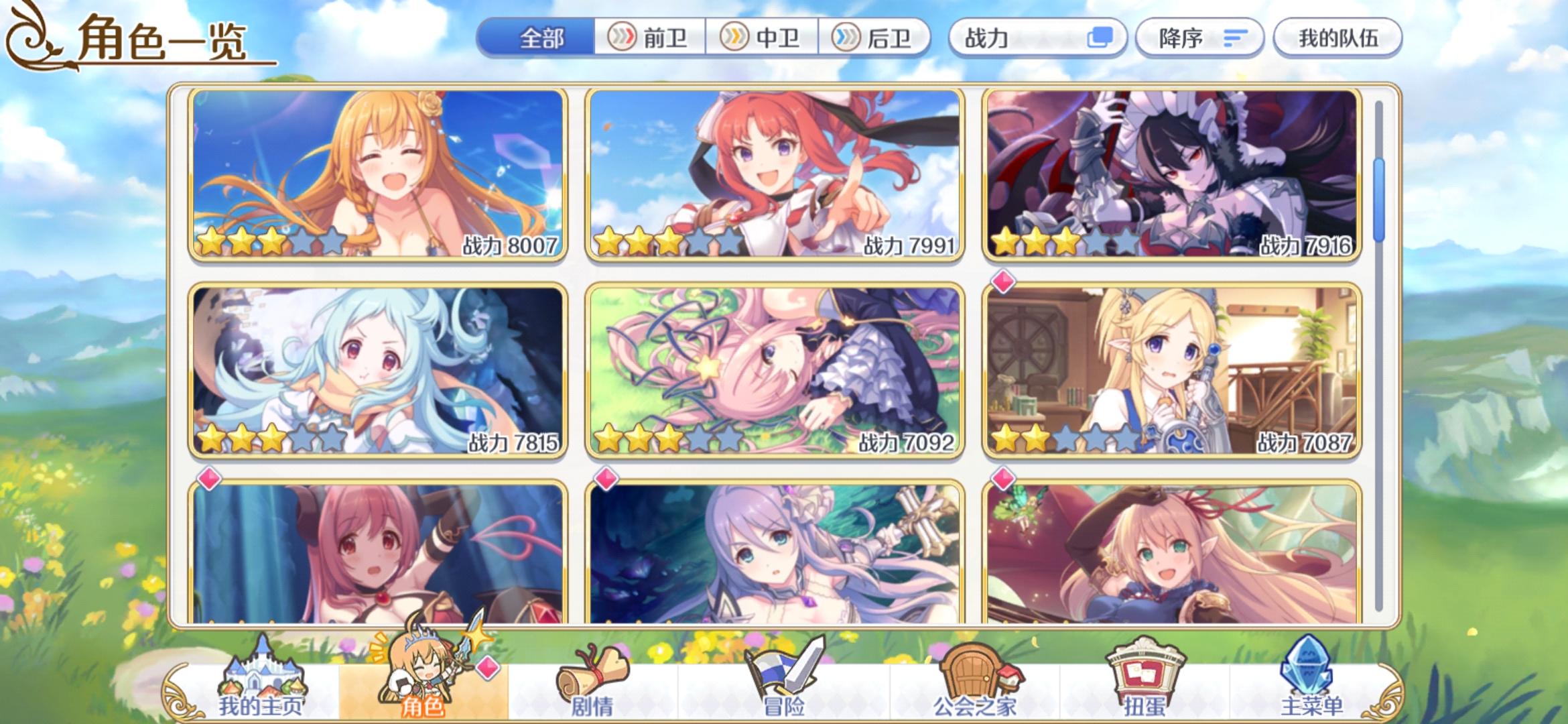The width and height of the screenshot is (1568, 724).
Task: Toggle descending order via 降序 control
Action: point(1199,38)
